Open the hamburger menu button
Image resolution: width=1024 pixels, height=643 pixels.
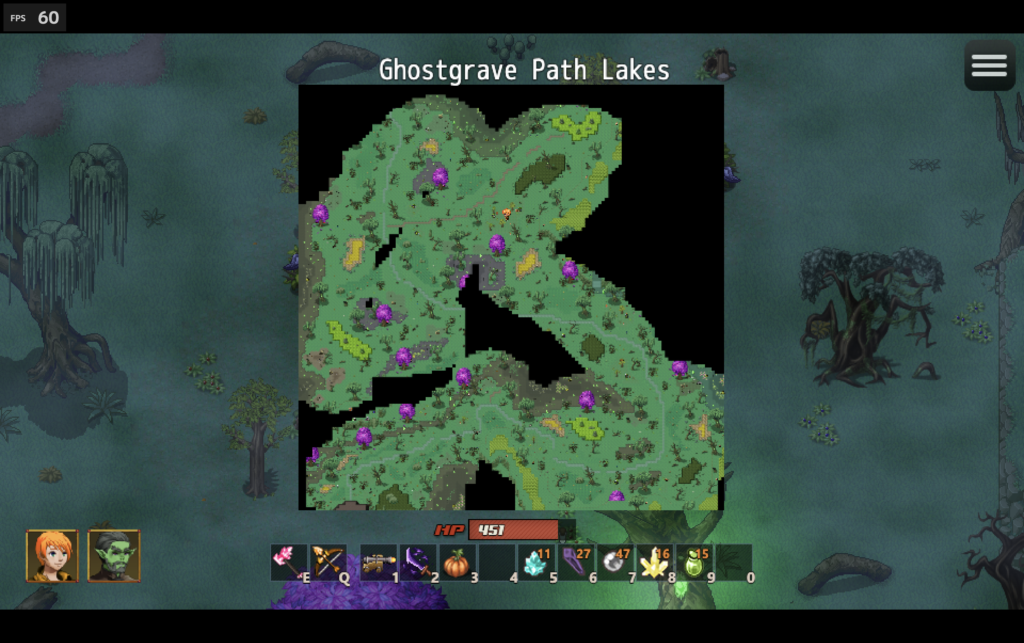click(989, 66)
